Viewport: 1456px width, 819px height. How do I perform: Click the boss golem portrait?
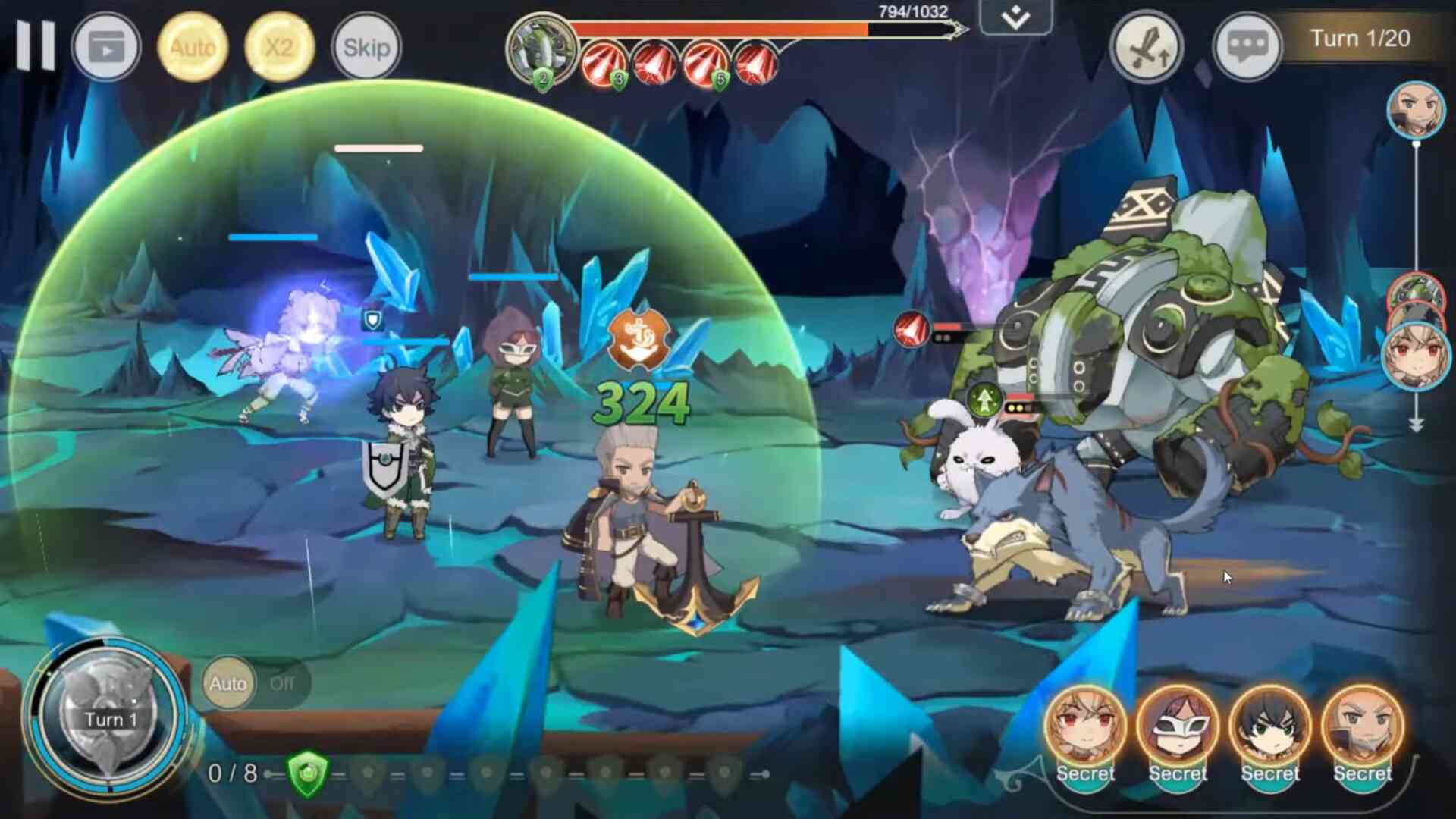540,50
